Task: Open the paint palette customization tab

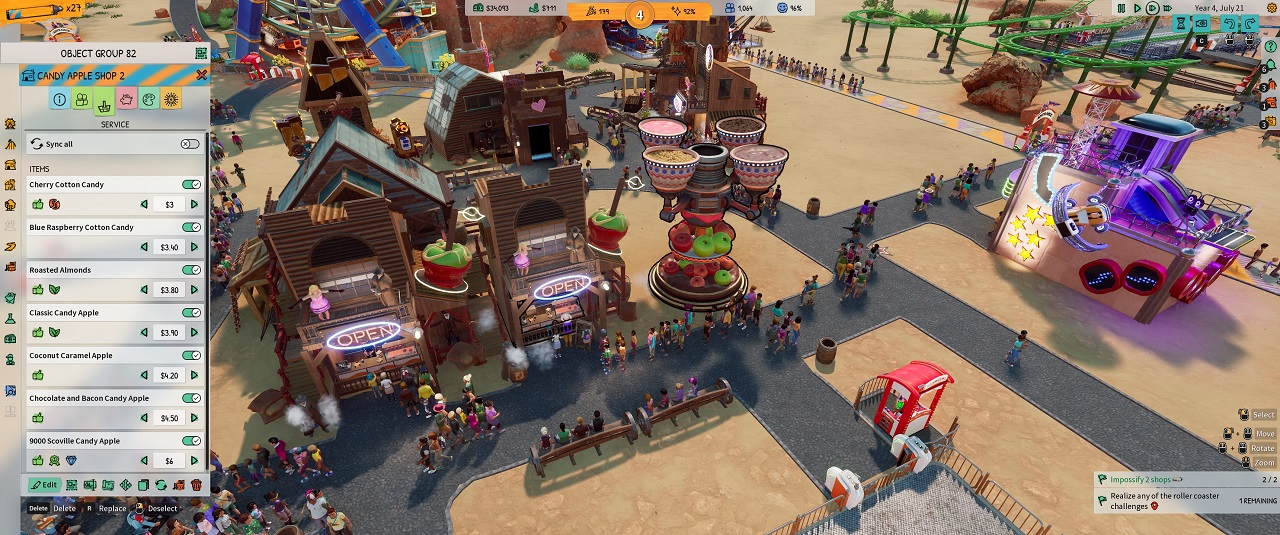Action: pyautogui.click(x=149, y=100)
